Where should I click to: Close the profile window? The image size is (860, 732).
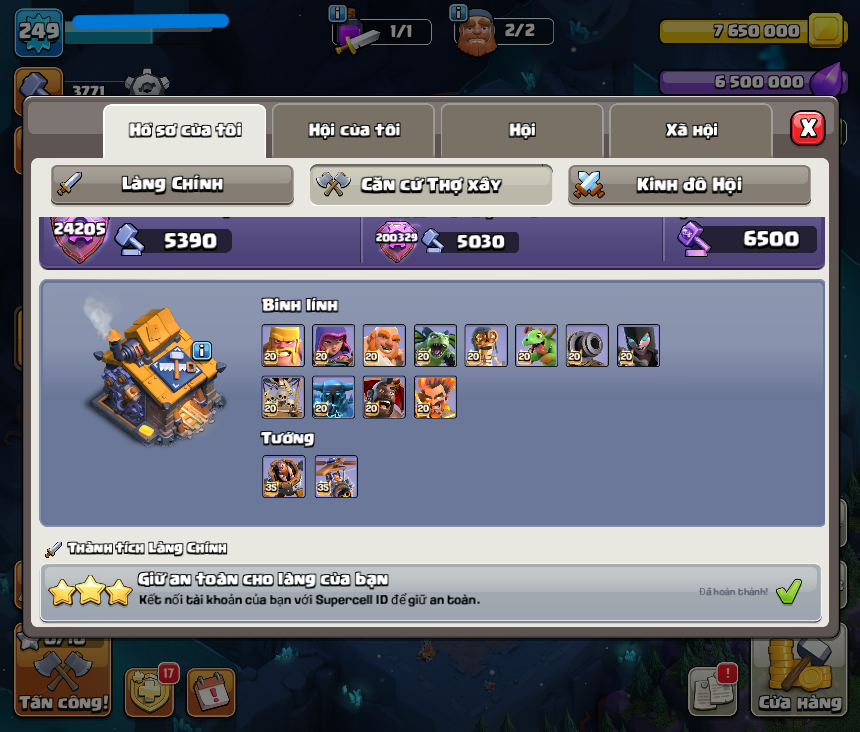tap(807, 128)
